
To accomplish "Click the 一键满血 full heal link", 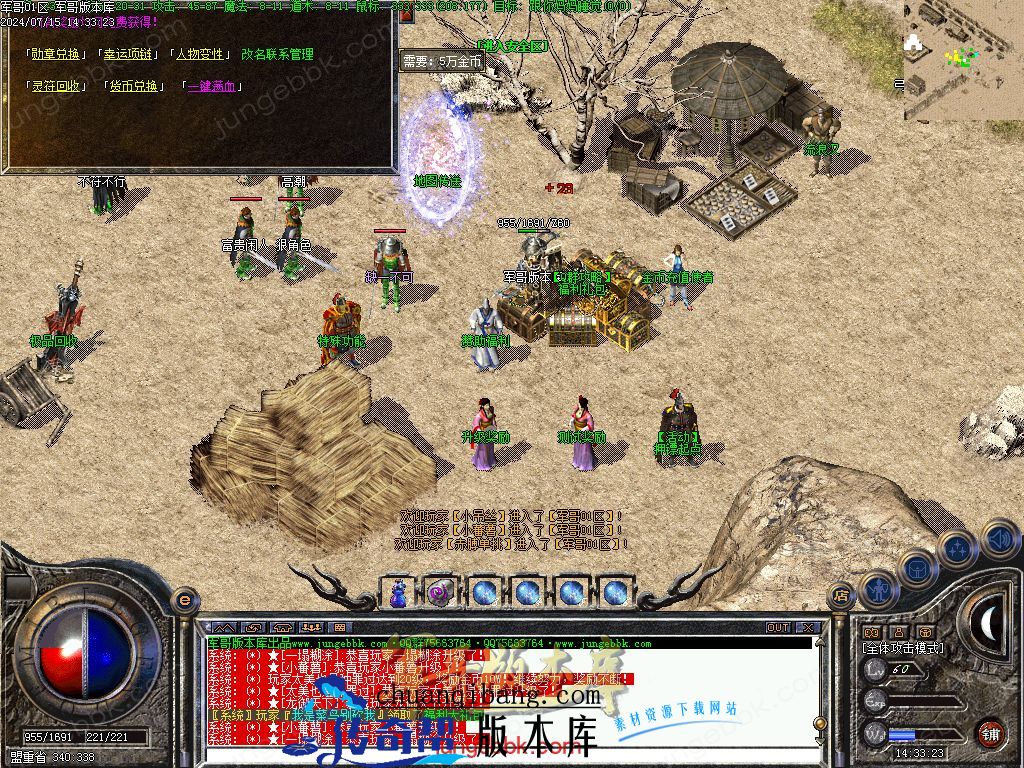I will coord(209,86).
